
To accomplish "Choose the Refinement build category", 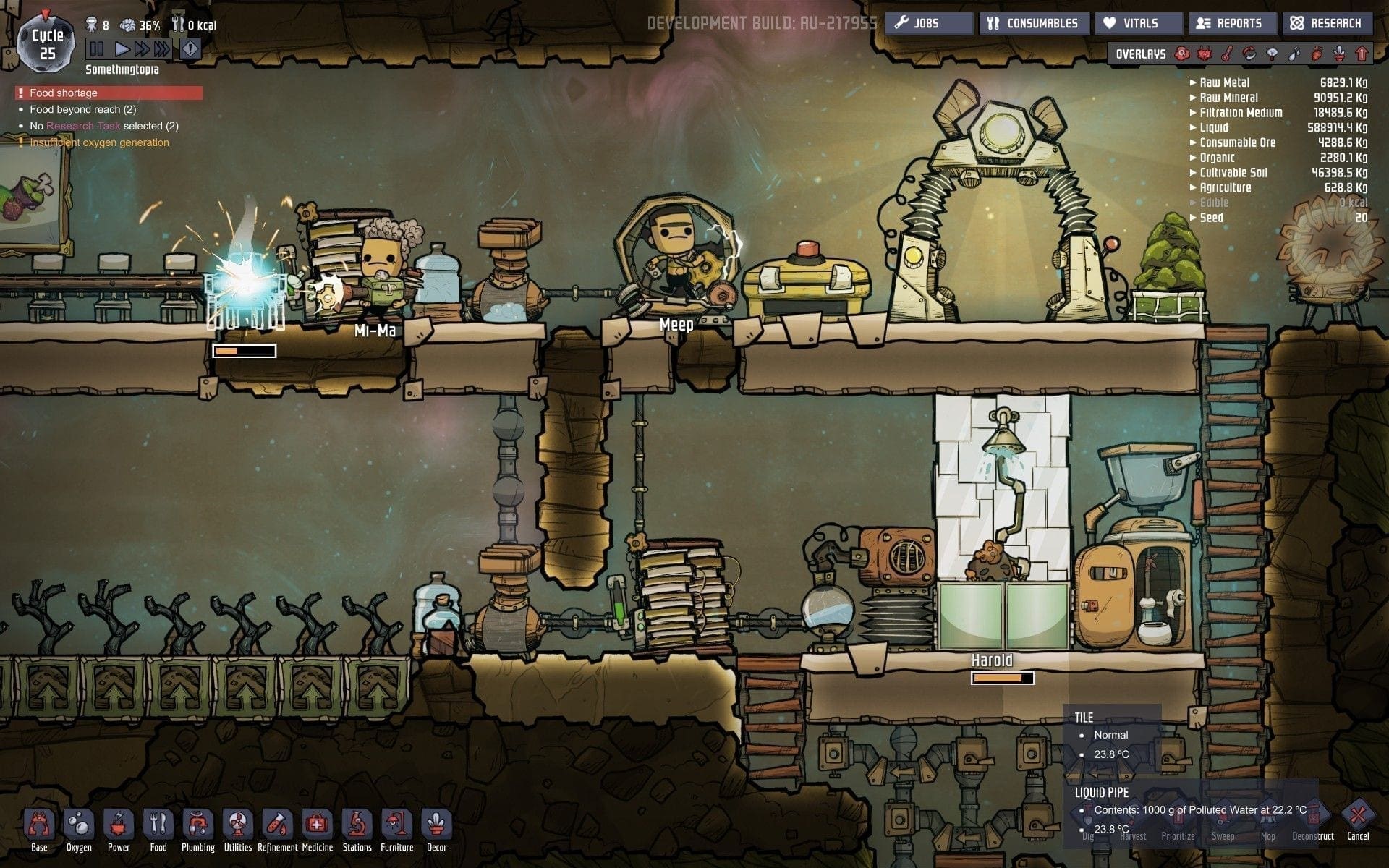I will point(278,829).
